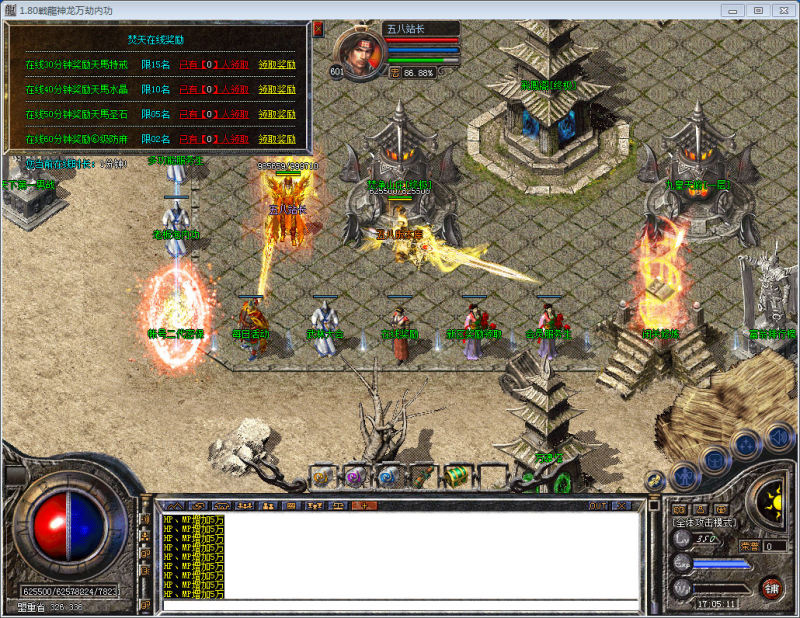Claim the 60-minute online reward
The image size is (800, 618).
[x=277, y=140]
